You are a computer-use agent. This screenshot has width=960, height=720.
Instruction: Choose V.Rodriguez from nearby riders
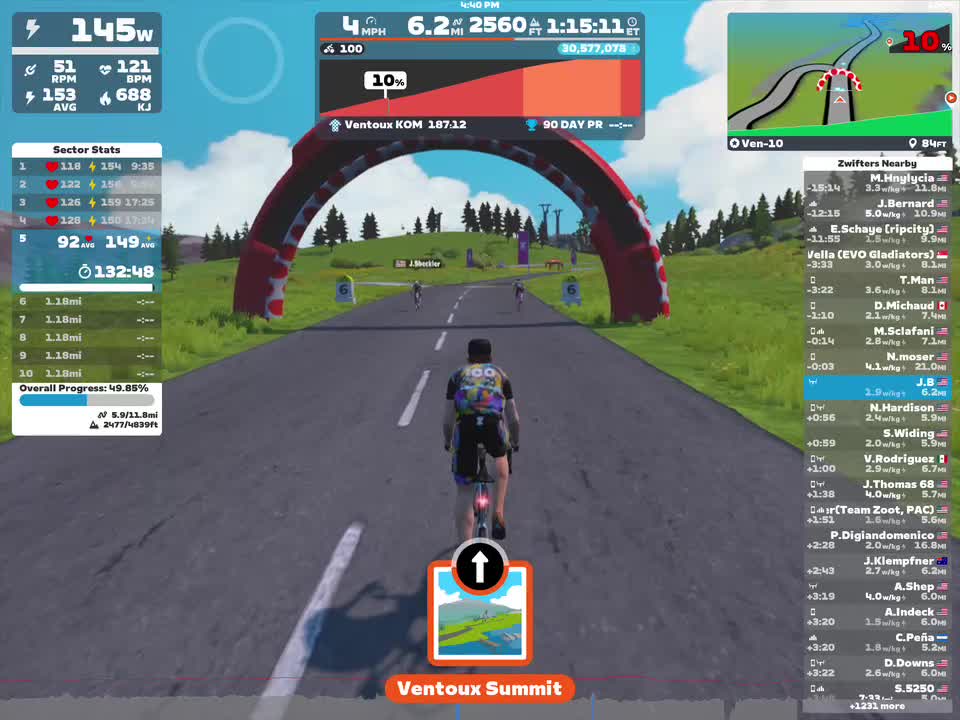tap(877, 464)
